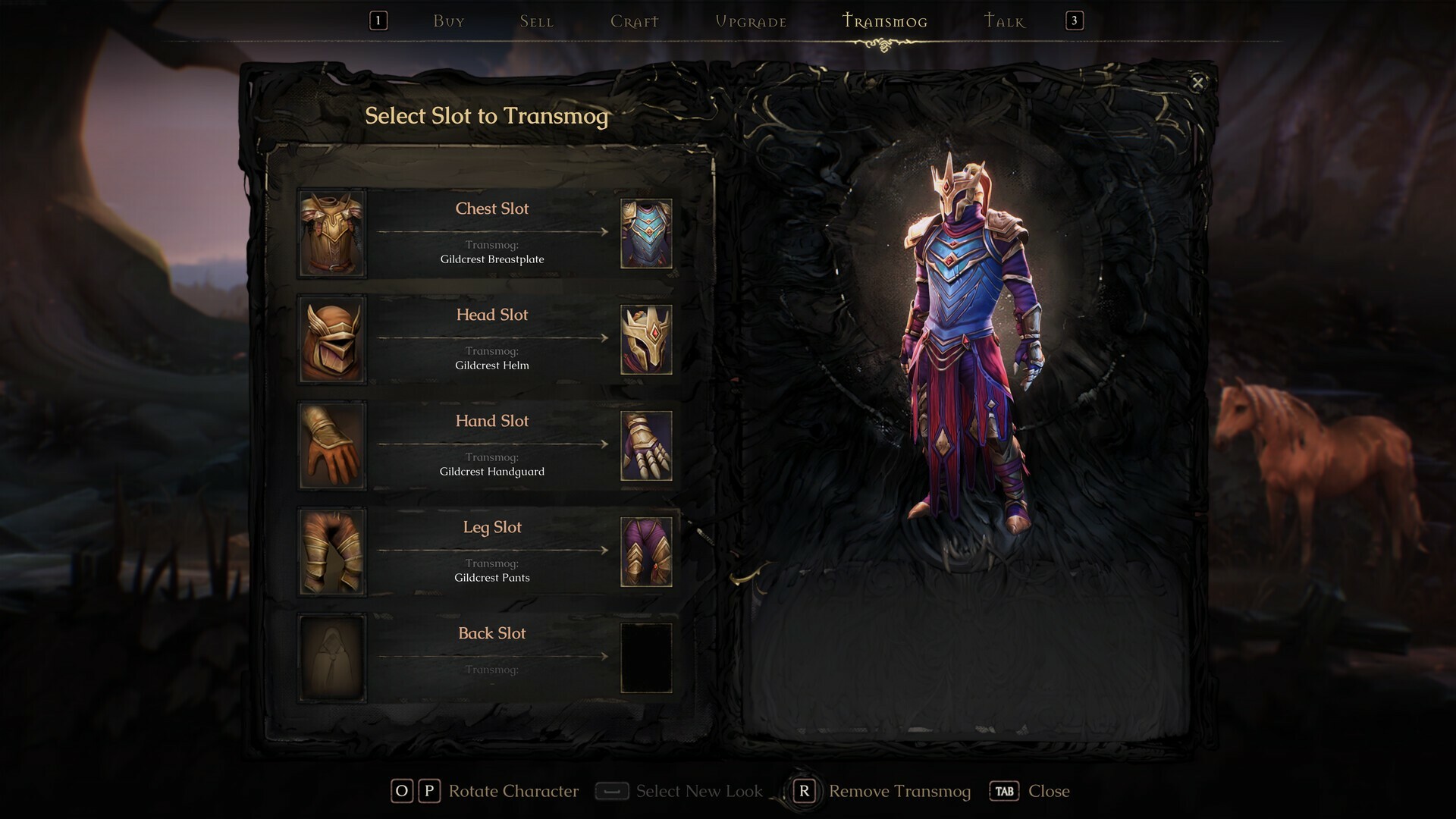Select the Head Slot helmet icon
The height and width of the screenshot is (819, 1456).
point(332,339)
